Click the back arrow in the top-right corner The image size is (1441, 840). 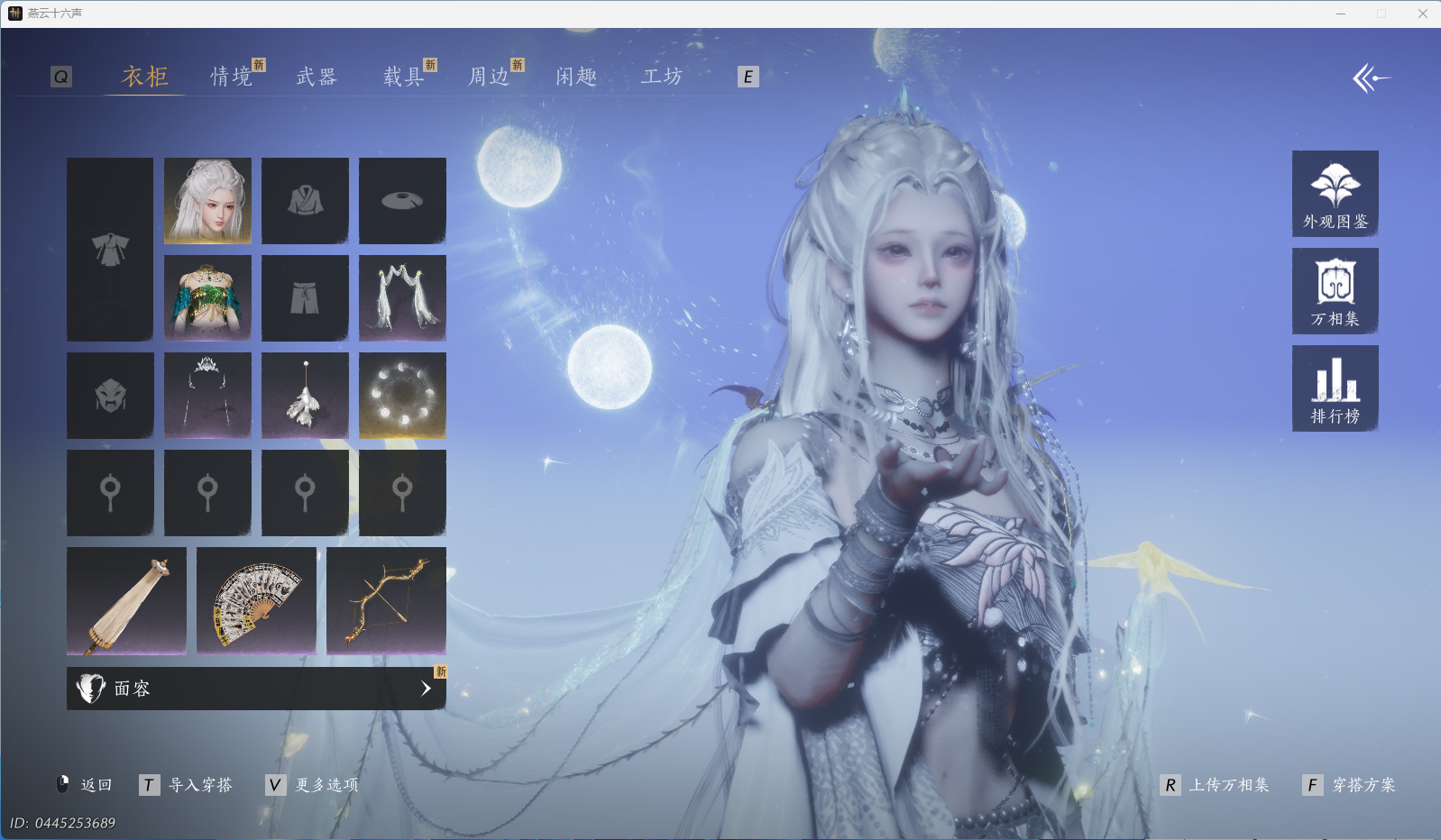point(1371,78)
